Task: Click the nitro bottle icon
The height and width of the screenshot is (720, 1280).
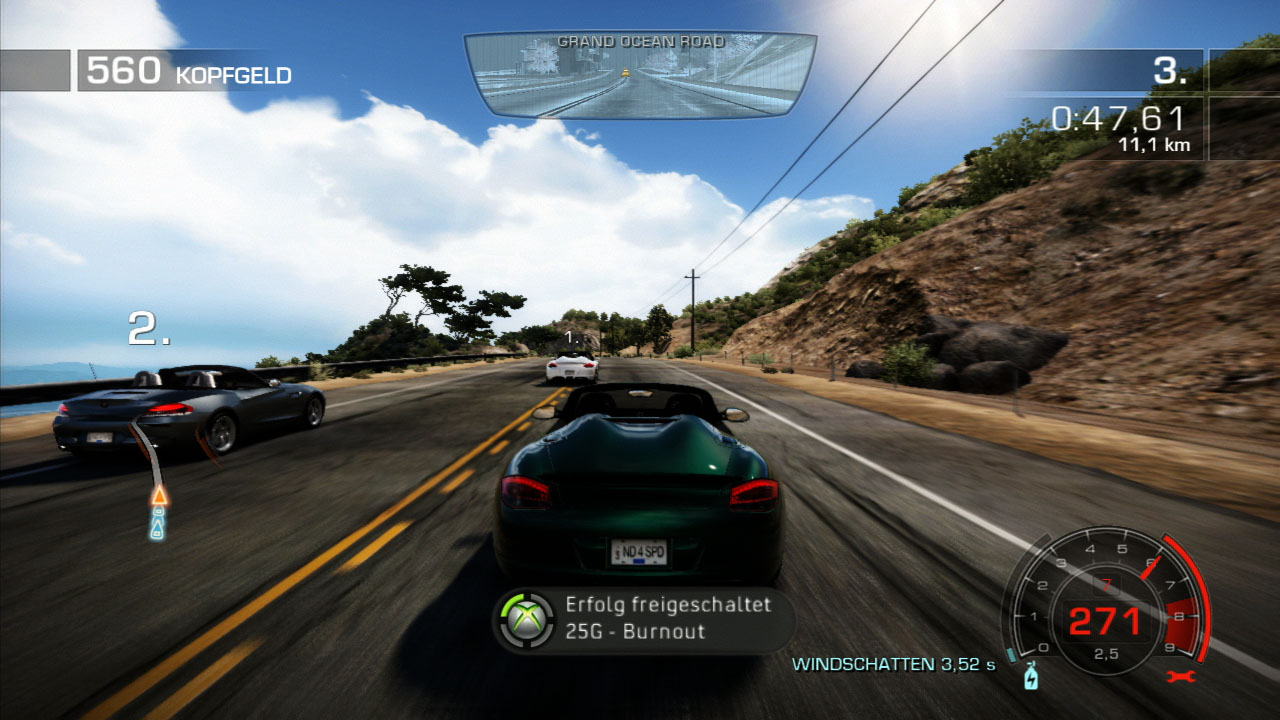Action: point(1032,678)
